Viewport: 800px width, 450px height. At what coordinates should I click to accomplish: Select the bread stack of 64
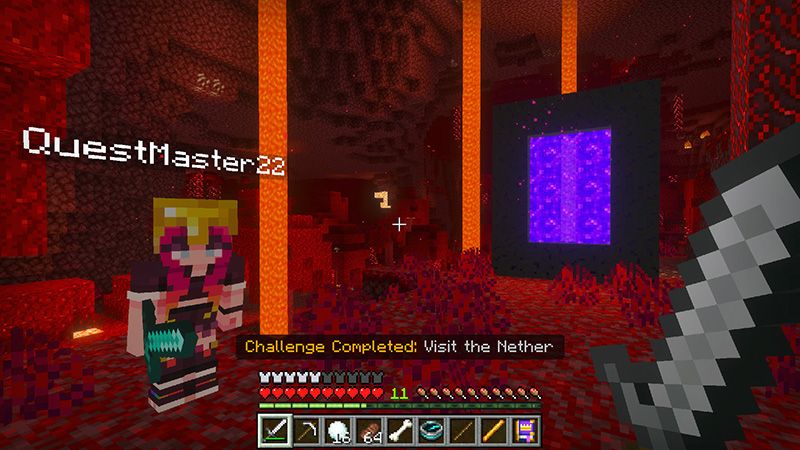(x=370, y=430)
